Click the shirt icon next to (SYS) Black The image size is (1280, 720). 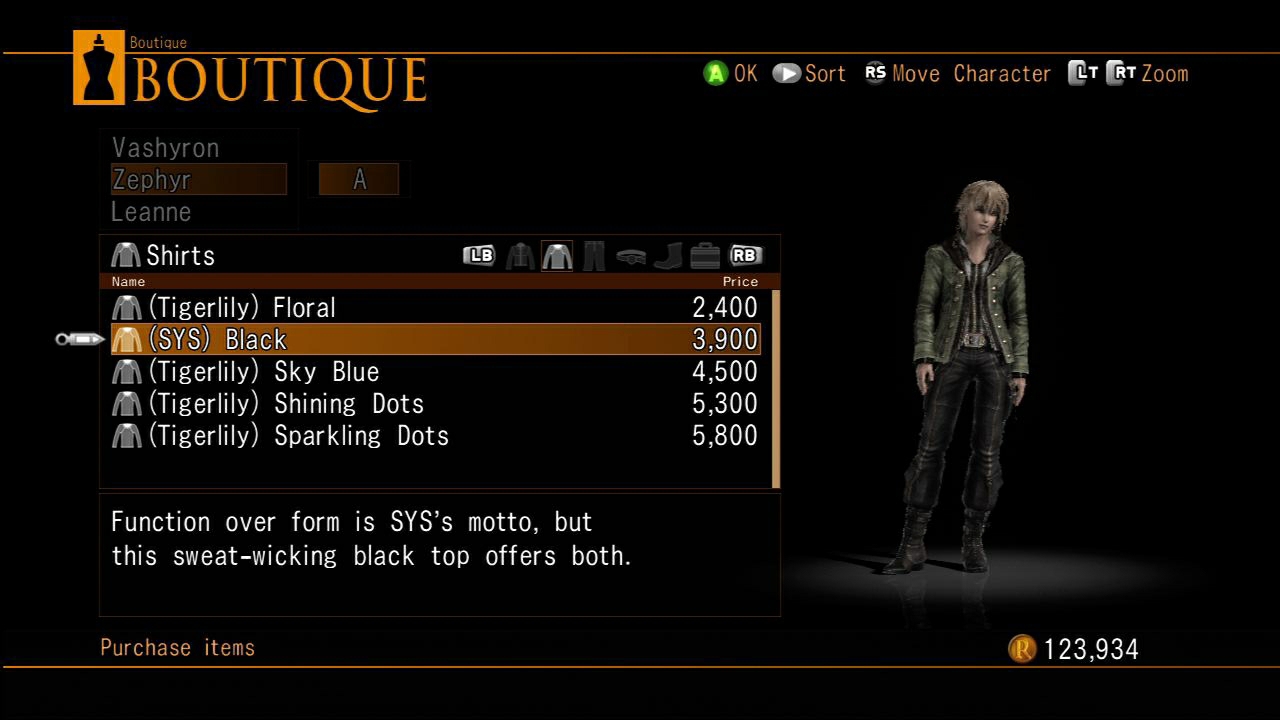126,339
